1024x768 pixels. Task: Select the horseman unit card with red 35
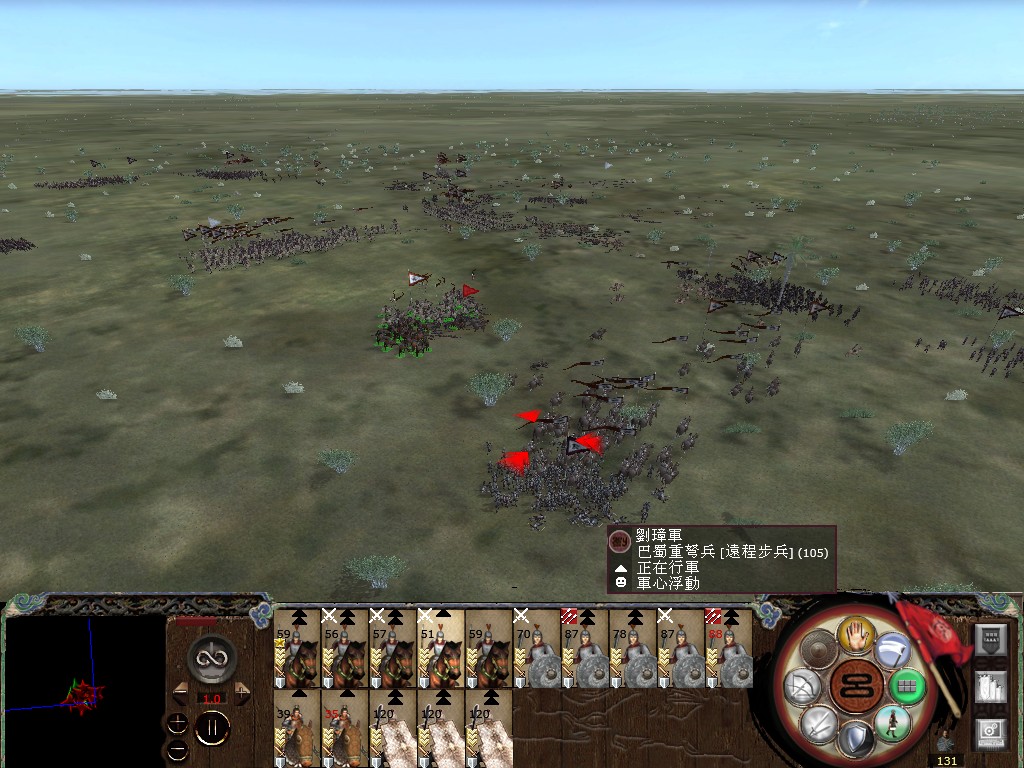pos(344,728)
